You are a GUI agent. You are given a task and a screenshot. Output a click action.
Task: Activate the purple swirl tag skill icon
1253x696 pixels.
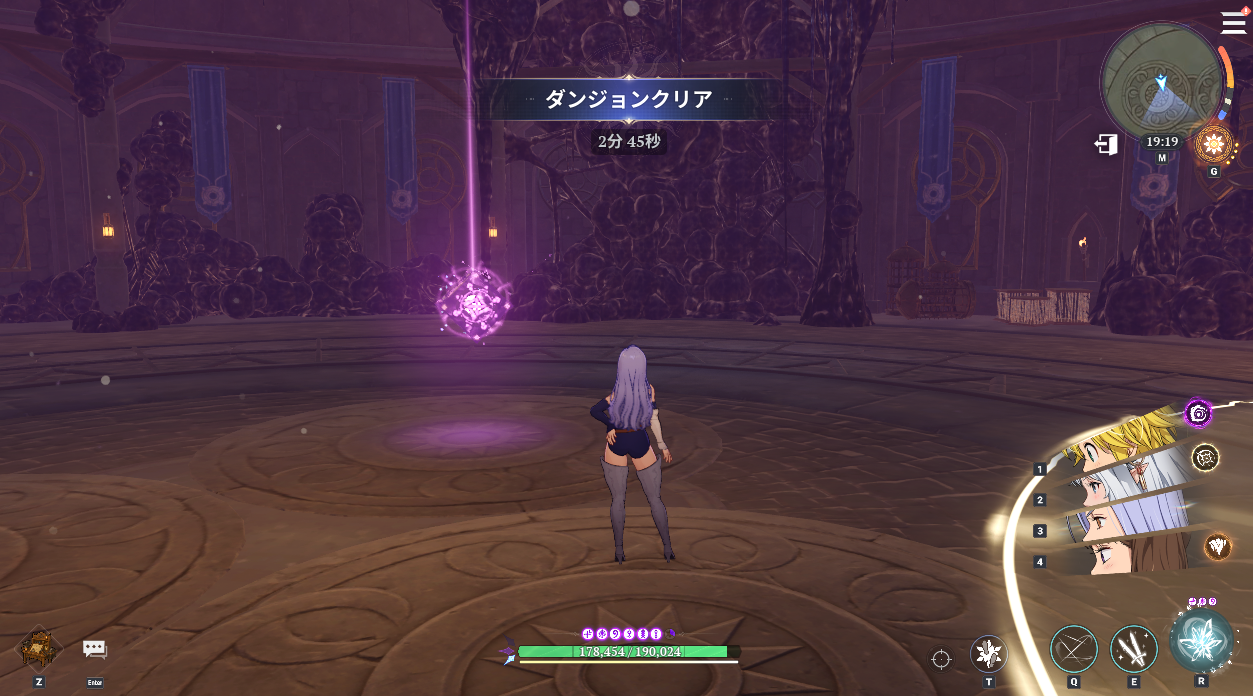point(1198,412)
